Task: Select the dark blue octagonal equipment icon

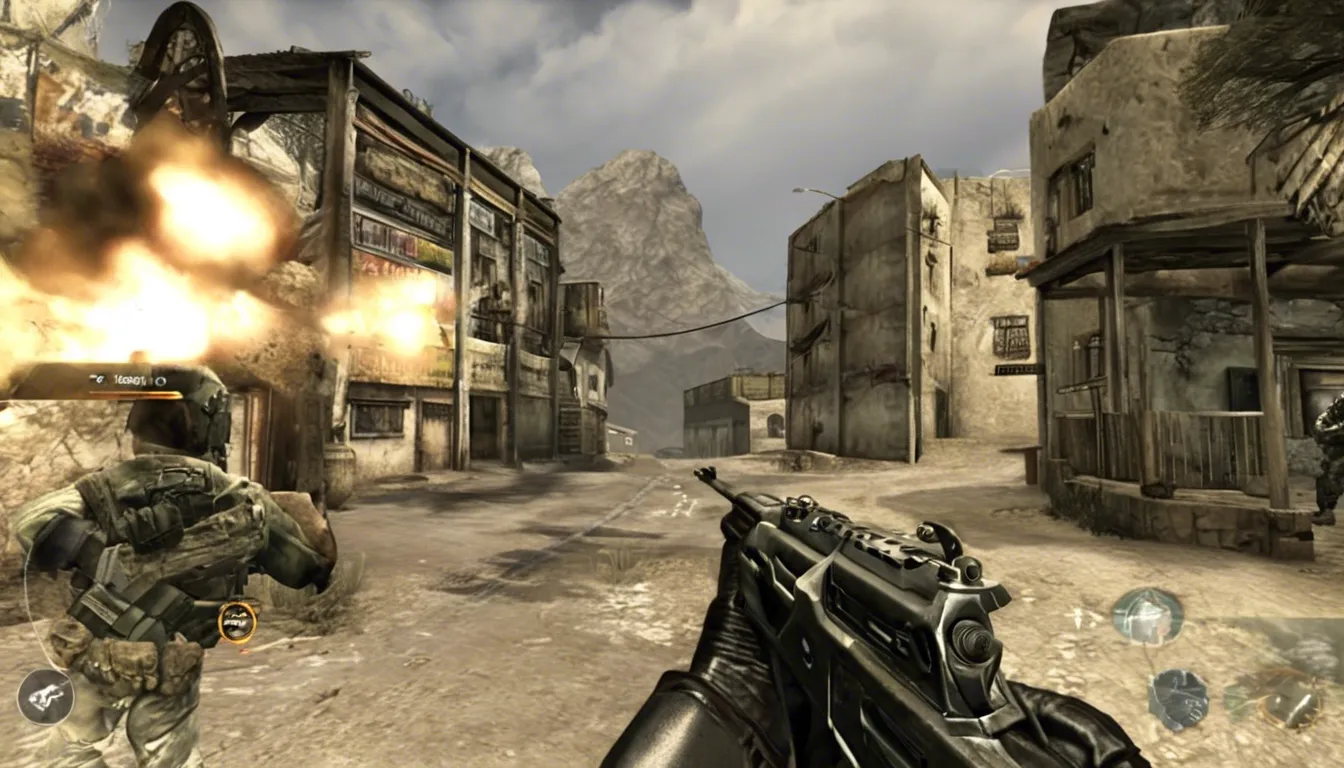Action: (1178, 699)
